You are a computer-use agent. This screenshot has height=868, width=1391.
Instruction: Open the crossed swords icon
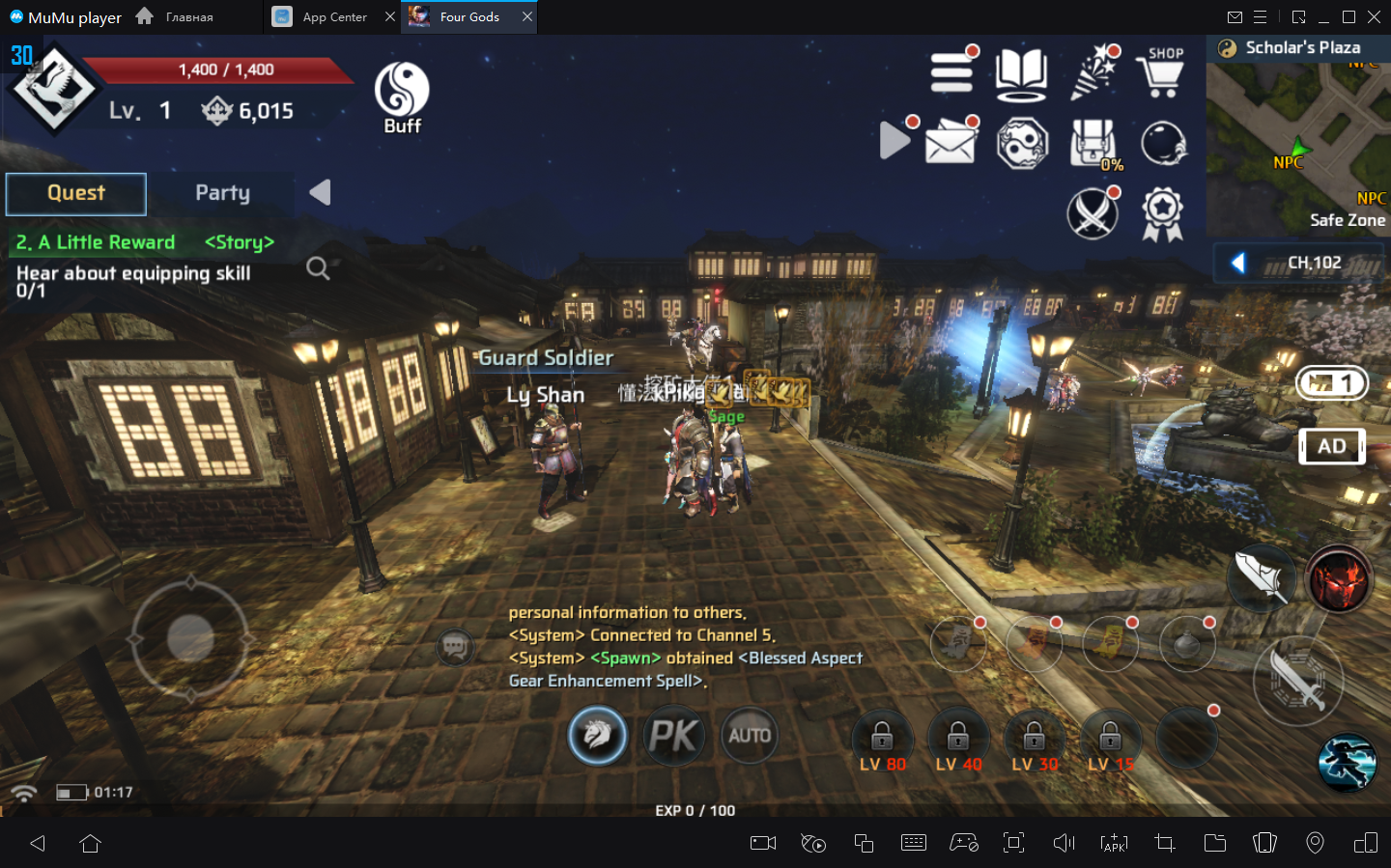1093,213
